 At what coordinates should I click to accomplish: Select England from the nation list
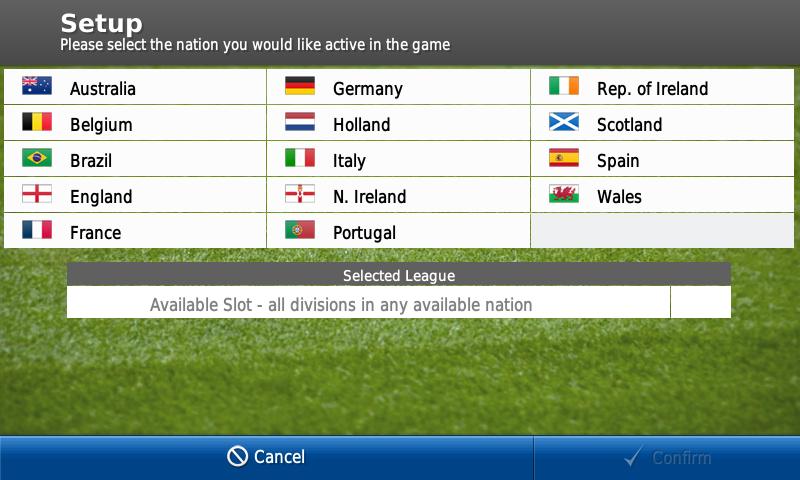(135, 196)
